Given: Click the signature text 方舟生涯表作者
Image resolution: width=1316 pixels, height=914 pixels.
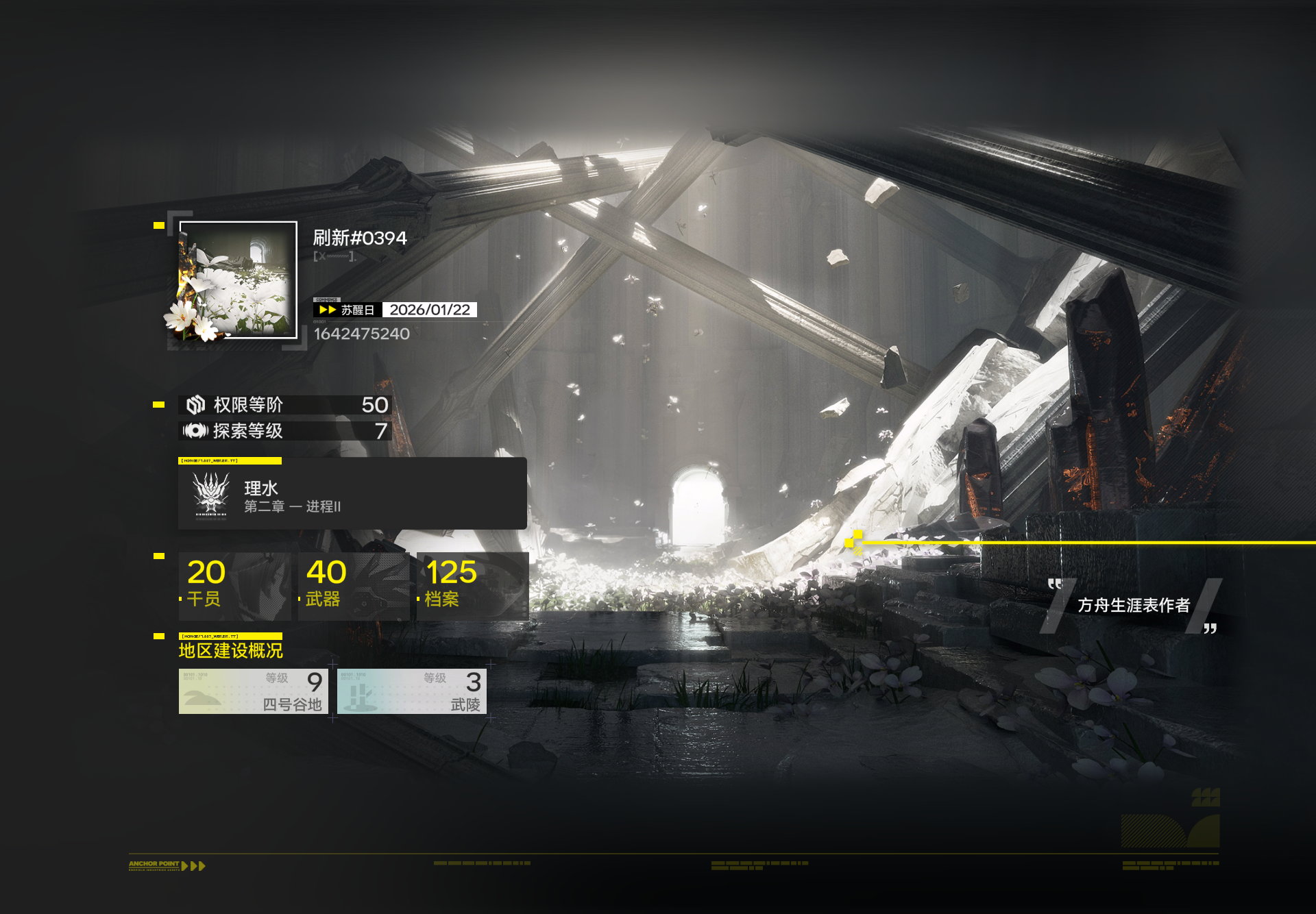Looking at the screenshot, I should click(x=1133, y=605).
